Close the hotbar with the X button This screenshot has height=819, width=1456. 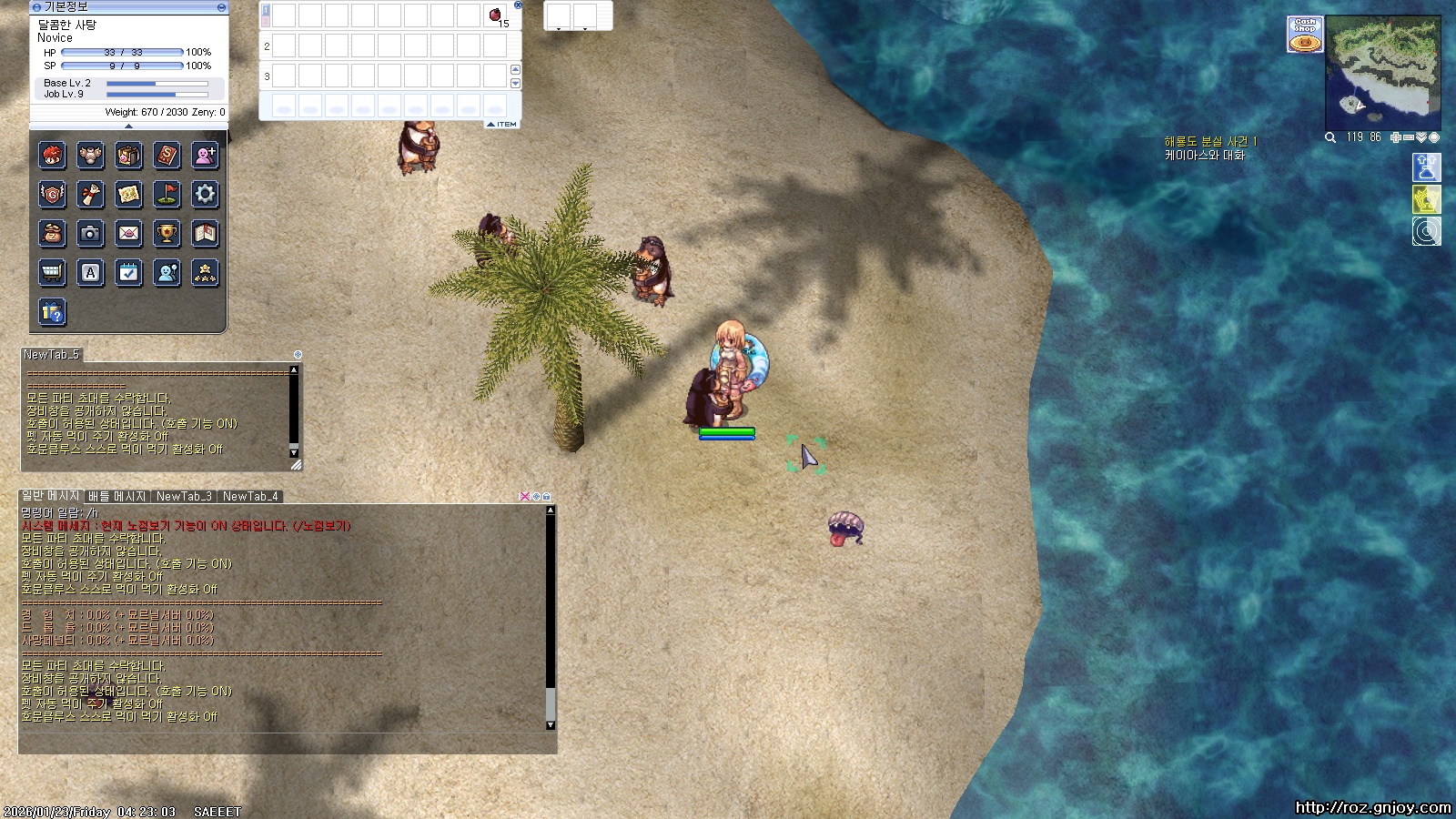coord(518,5)
